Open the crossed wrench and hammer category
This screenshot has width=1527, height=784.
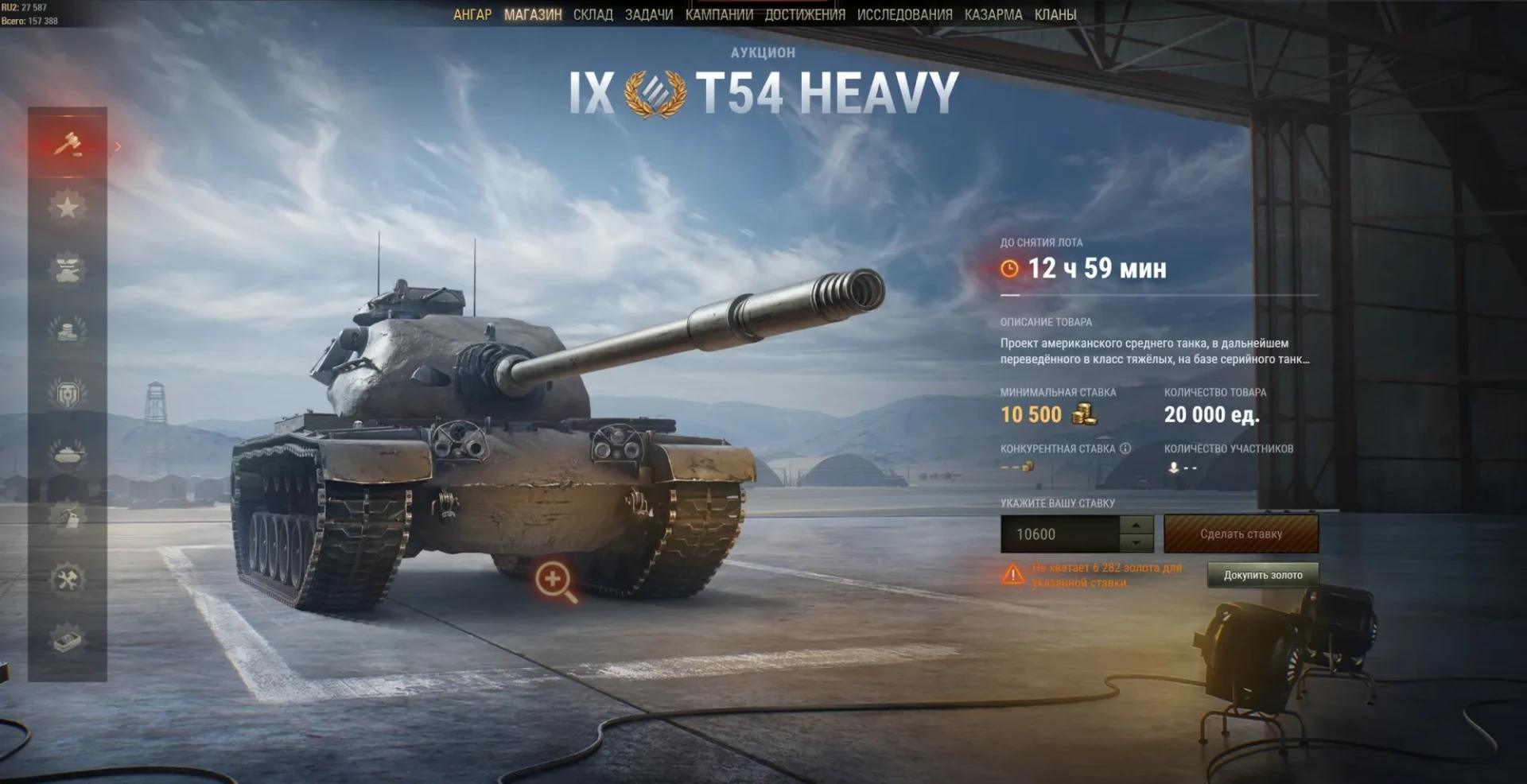pyautogui.click(x=68, y=578)
